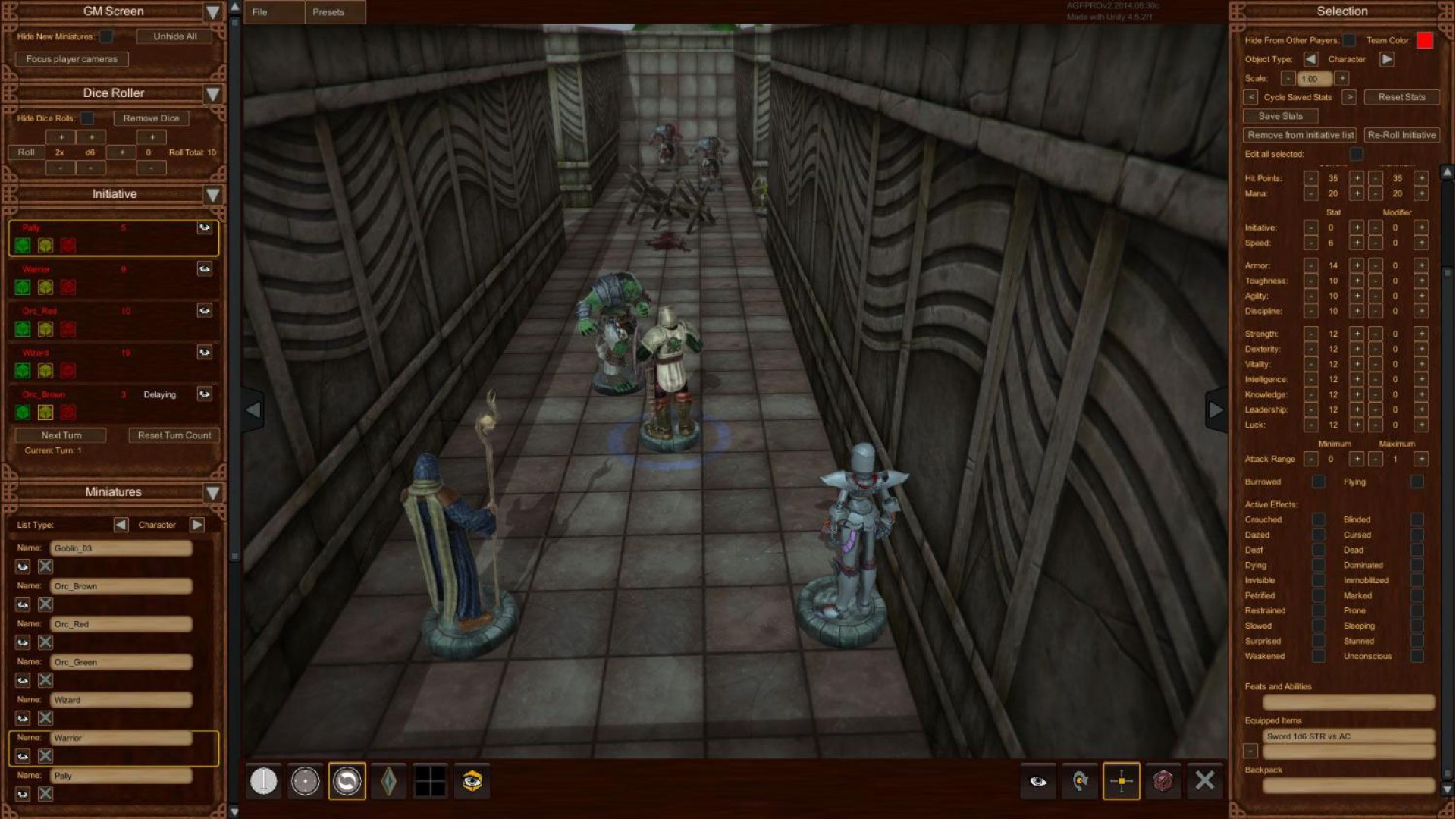Advance with the Next Turn button

pyautogui.click(x=61, y=435)
